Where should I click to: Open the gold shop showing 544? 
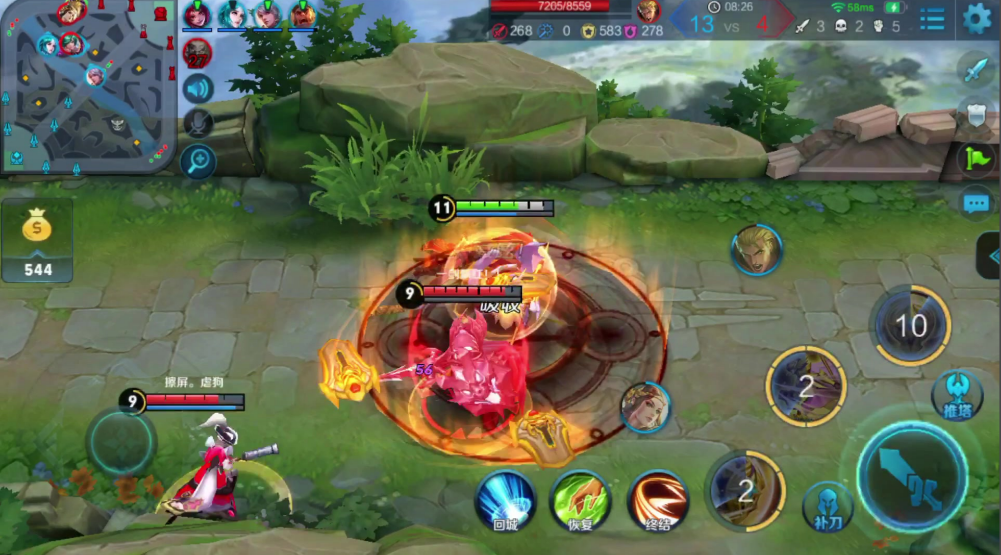pyautogui.click(x=37, y=241)
